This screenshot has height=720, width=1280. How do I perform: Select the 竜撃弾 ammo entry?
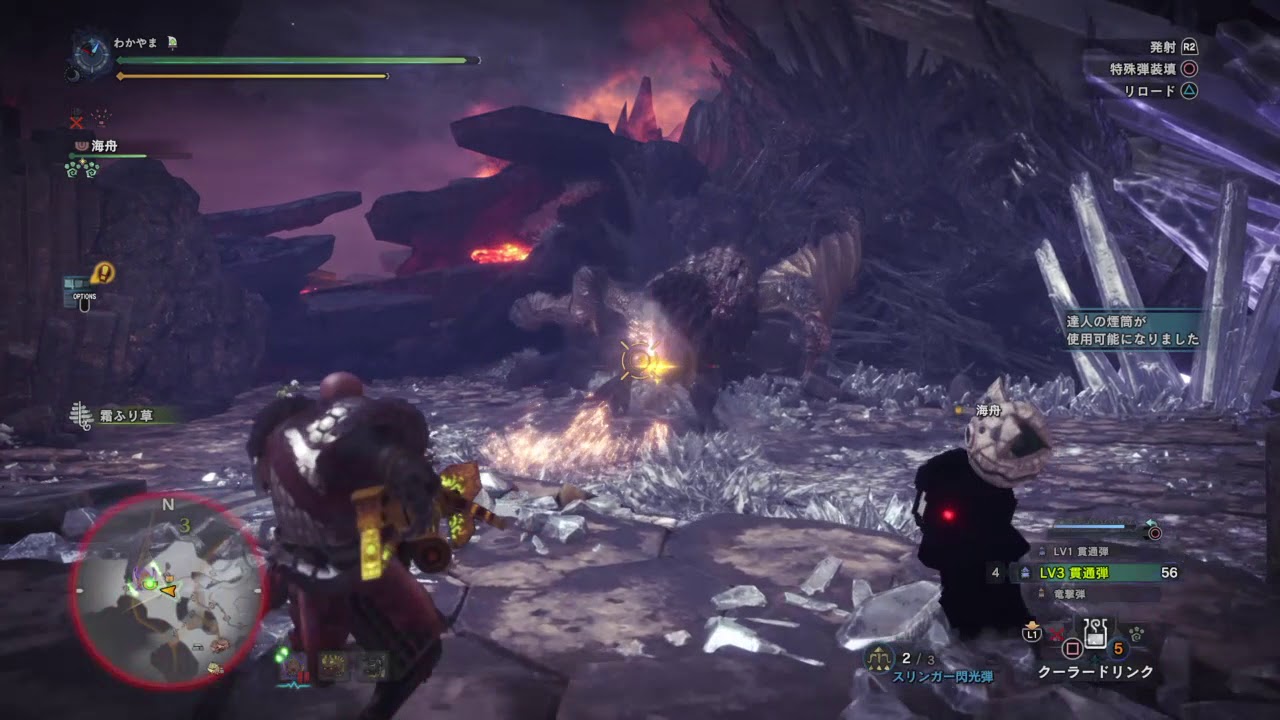(1070, 594)
